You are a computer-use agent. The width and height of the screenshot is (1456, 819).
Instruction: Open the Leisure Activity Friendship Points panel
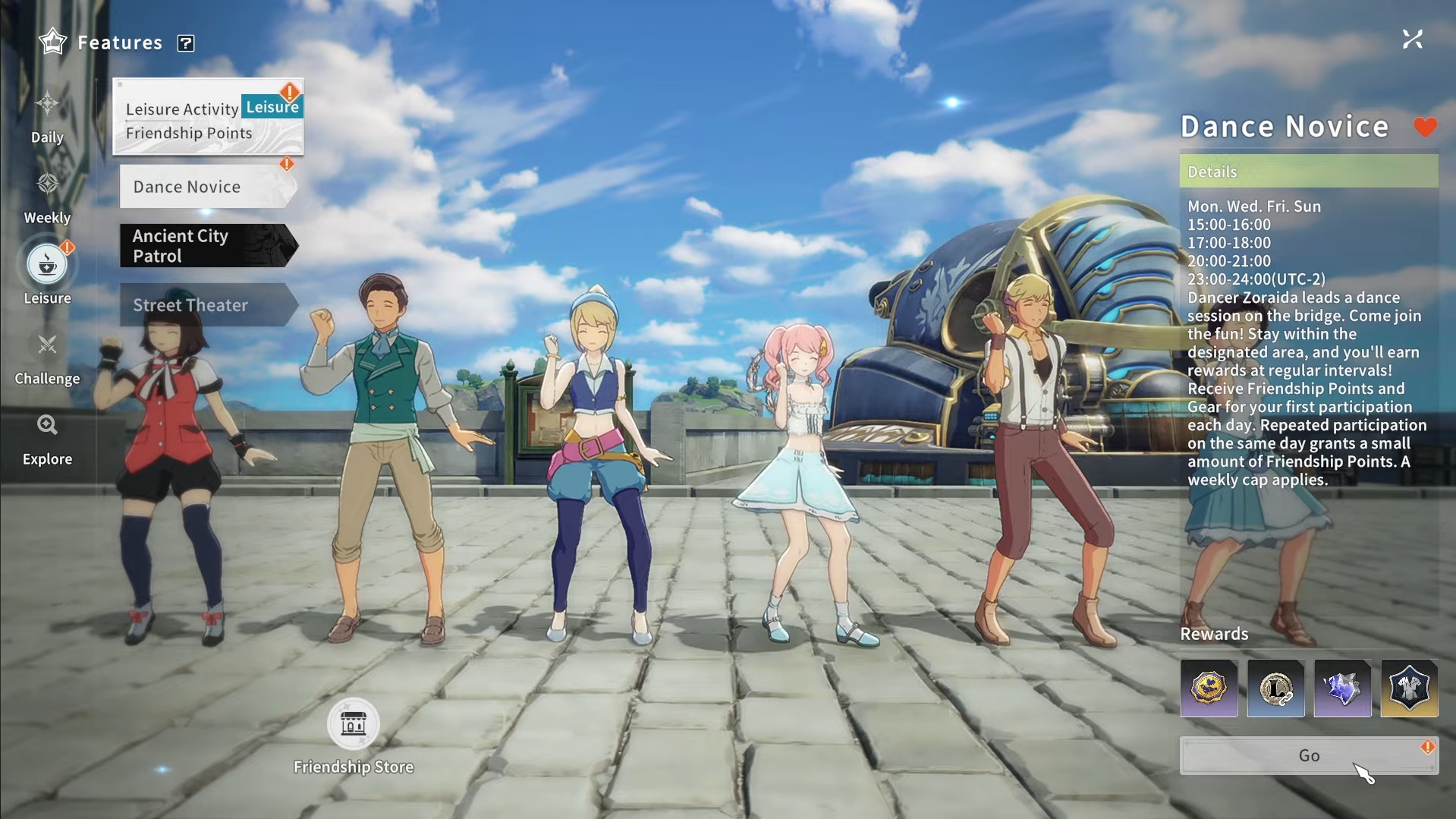point(208,118)
